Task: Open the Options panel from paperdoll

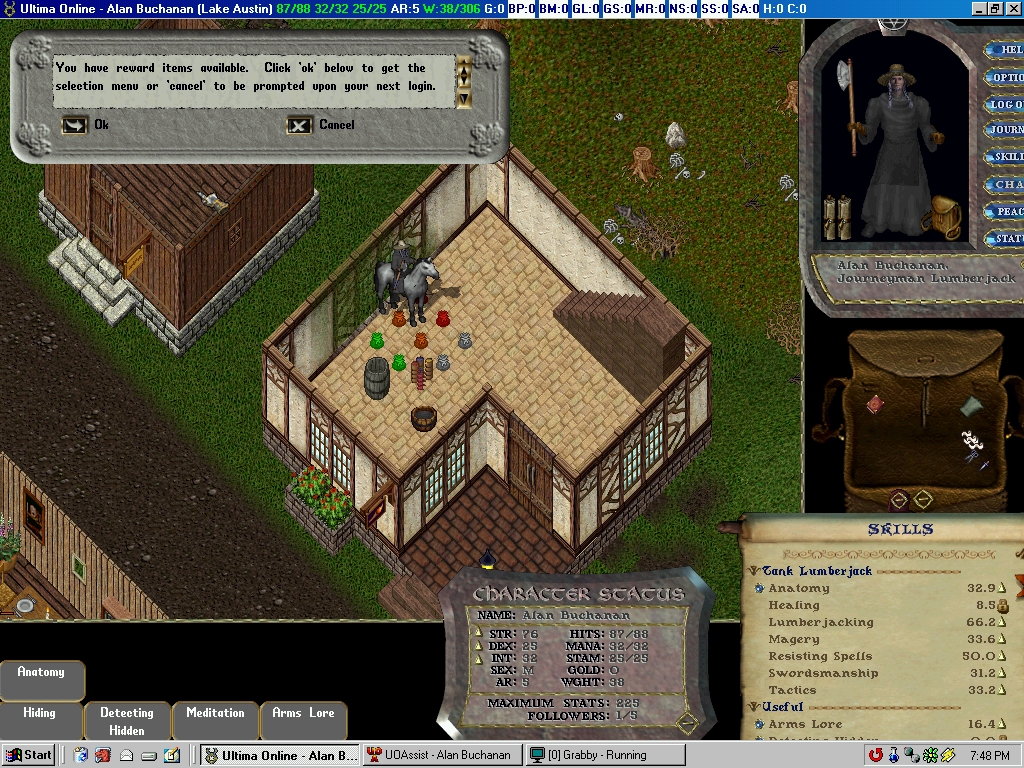Action: pyautogui.click(x=1004, y=77)
